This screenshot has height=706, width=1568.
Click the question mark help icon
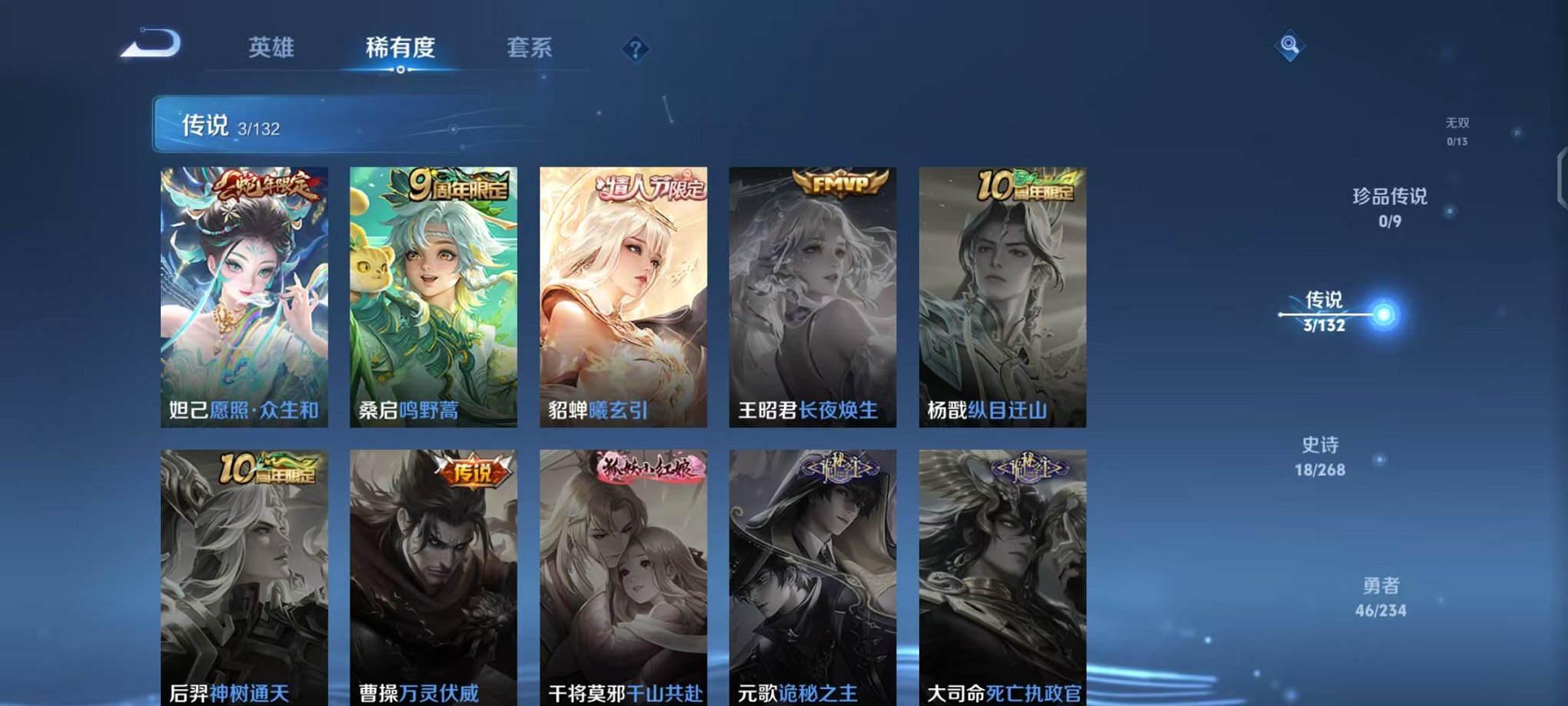636,49
